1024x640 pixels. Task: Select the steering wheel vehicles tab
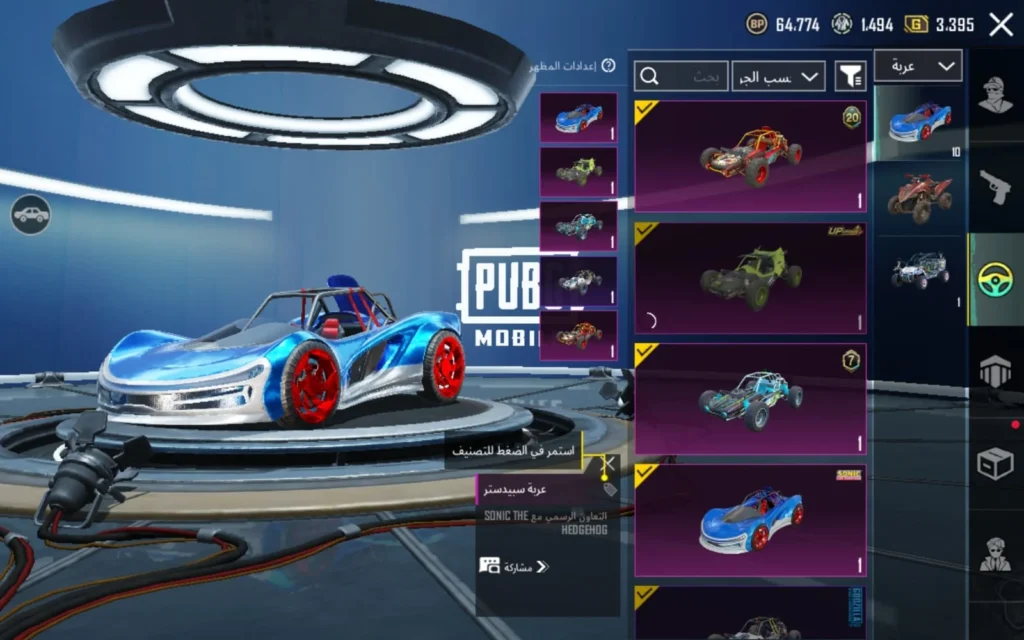pos(995,279)
